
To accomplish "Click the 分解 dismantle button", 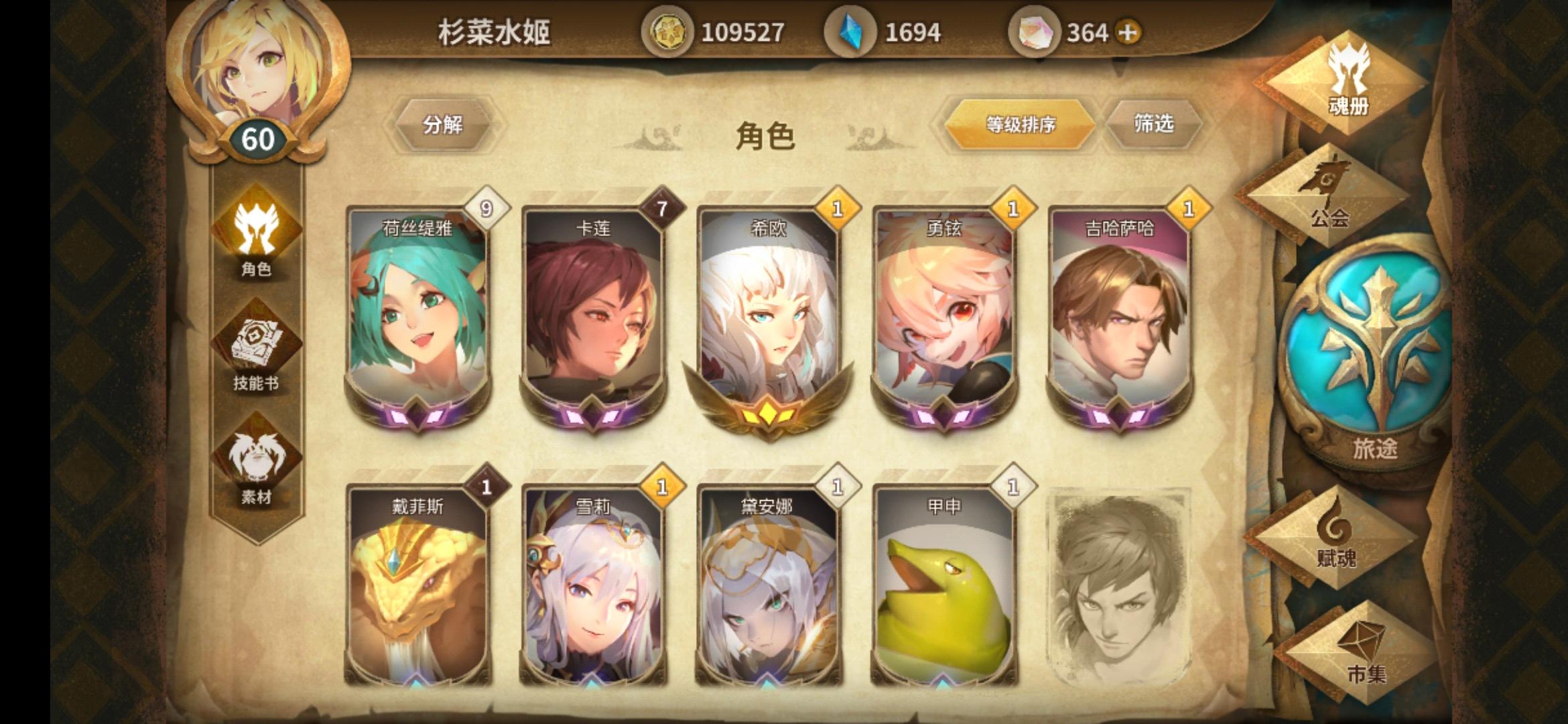I will (x=444, y=124).
